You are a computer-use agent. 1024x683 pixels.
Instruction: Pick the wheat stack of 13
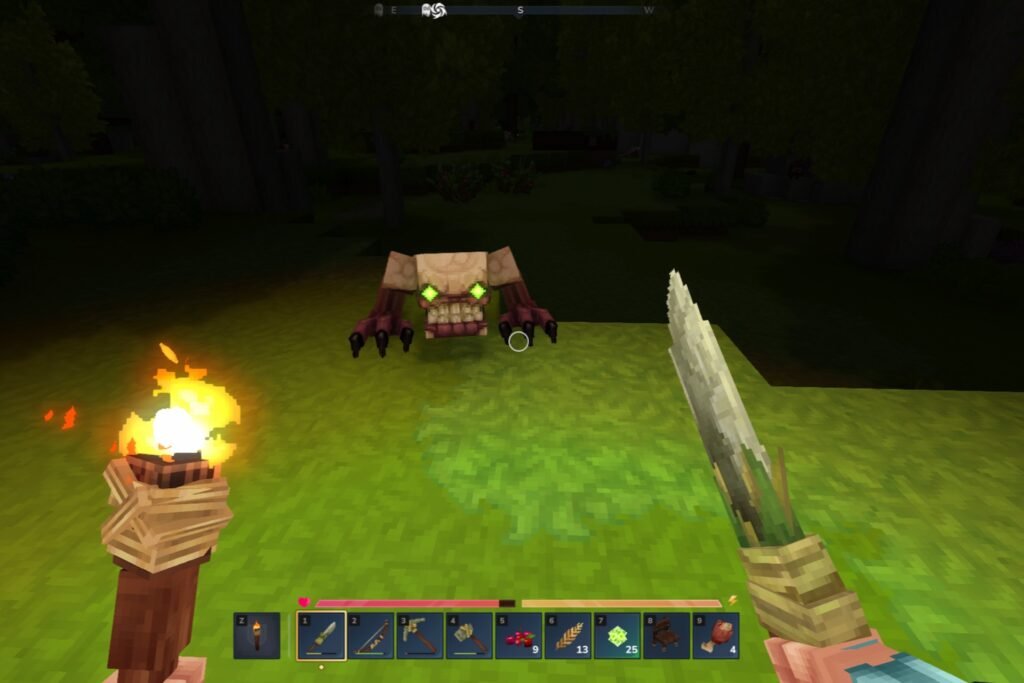pyautogui.click(x=568, y=636)
